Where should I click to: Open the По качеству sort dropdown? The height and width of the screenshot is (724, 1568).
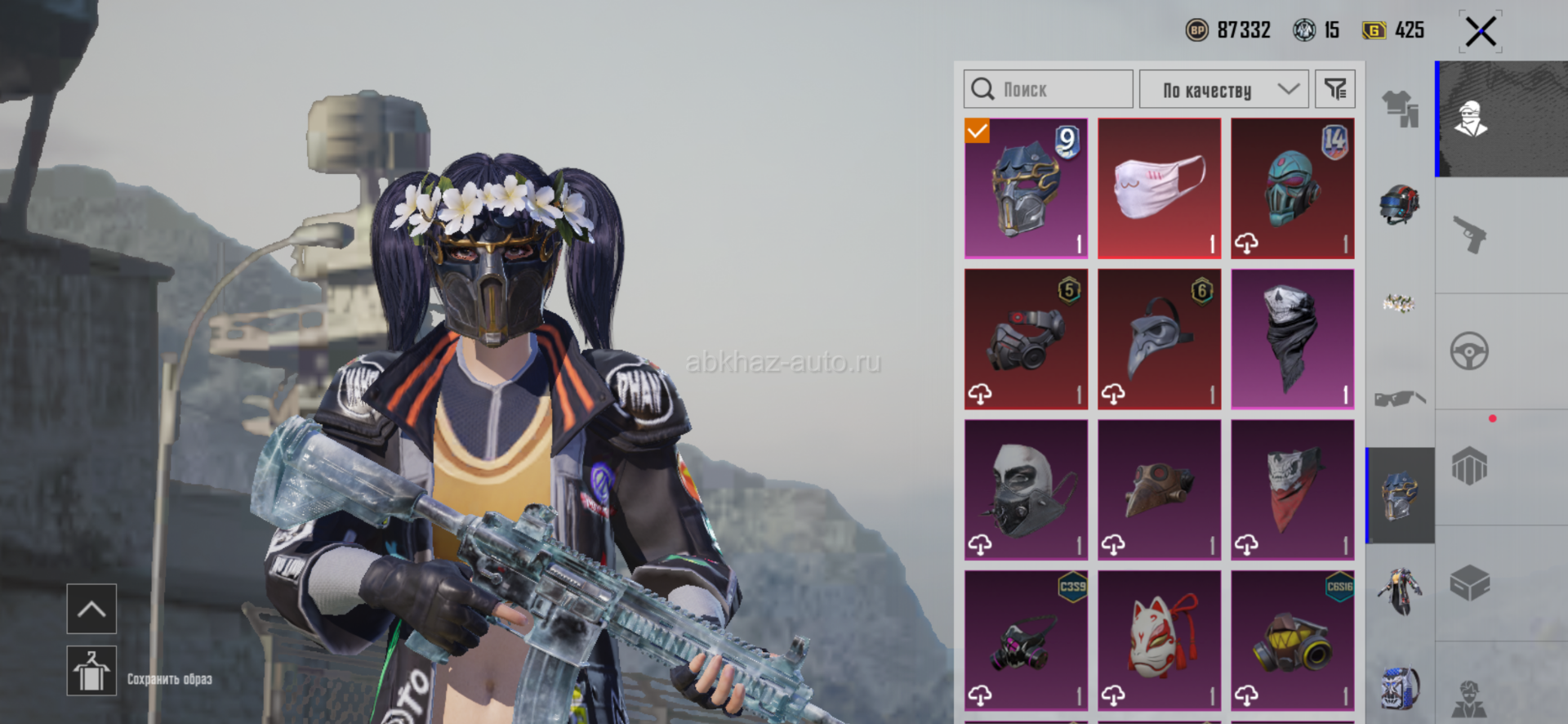point(1223,89)
